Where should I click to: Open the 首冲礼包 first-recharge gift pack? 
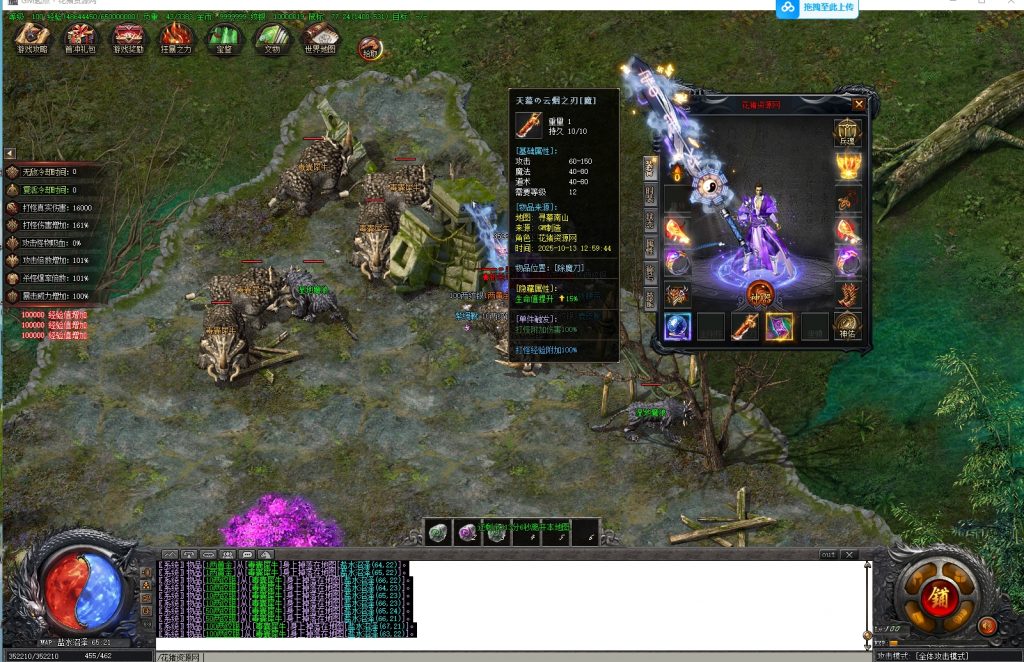click(x=80, y=38)
